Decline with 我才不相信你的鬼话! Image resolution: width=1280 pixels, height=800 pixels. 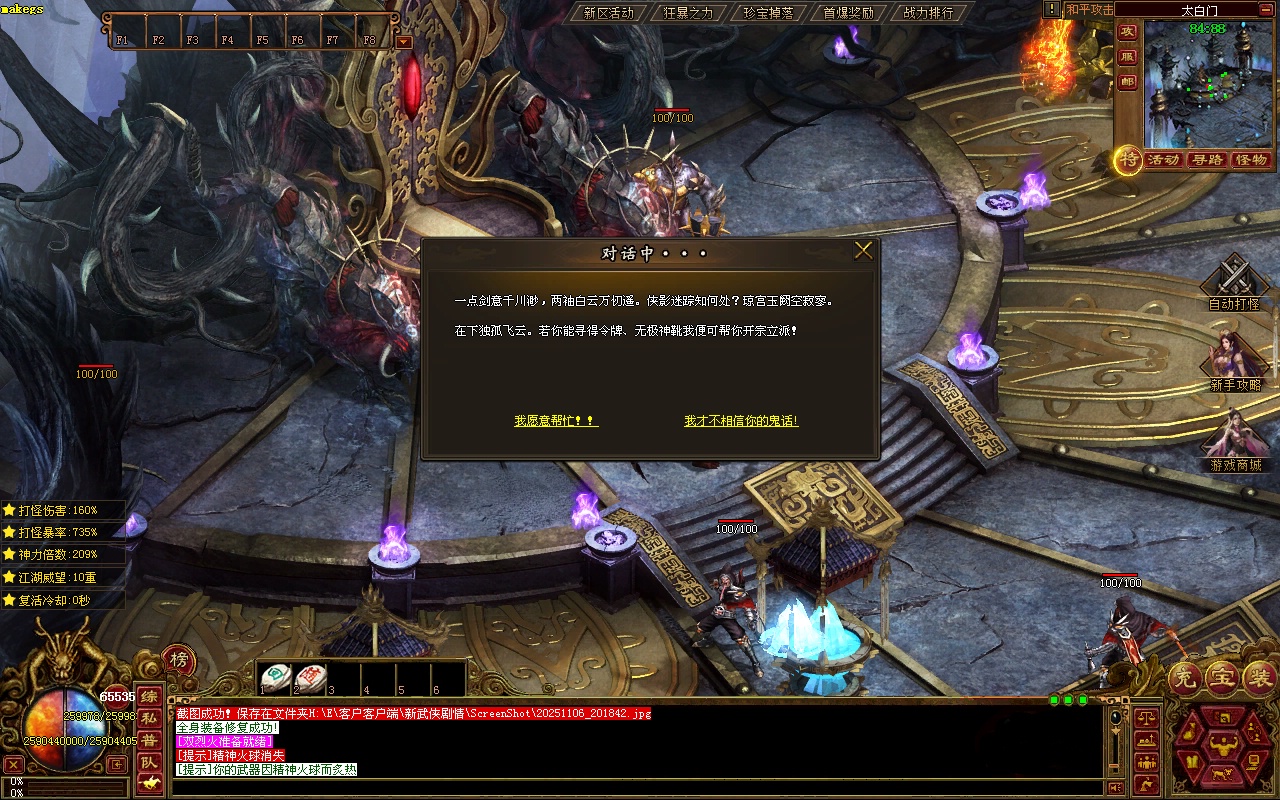click(741, 421)
